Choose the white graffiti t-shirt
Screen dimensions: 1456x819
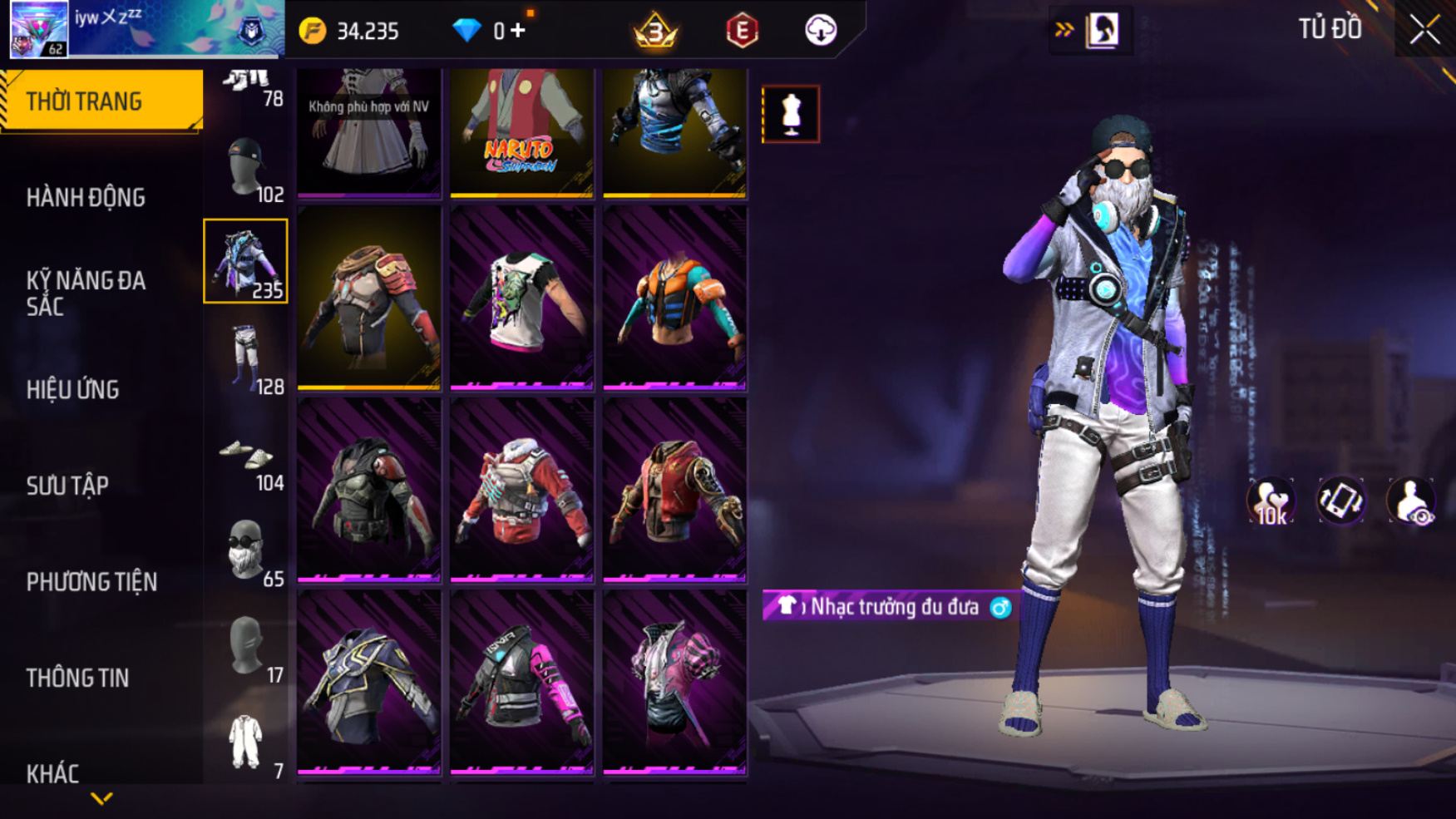[x=521, y=298]
